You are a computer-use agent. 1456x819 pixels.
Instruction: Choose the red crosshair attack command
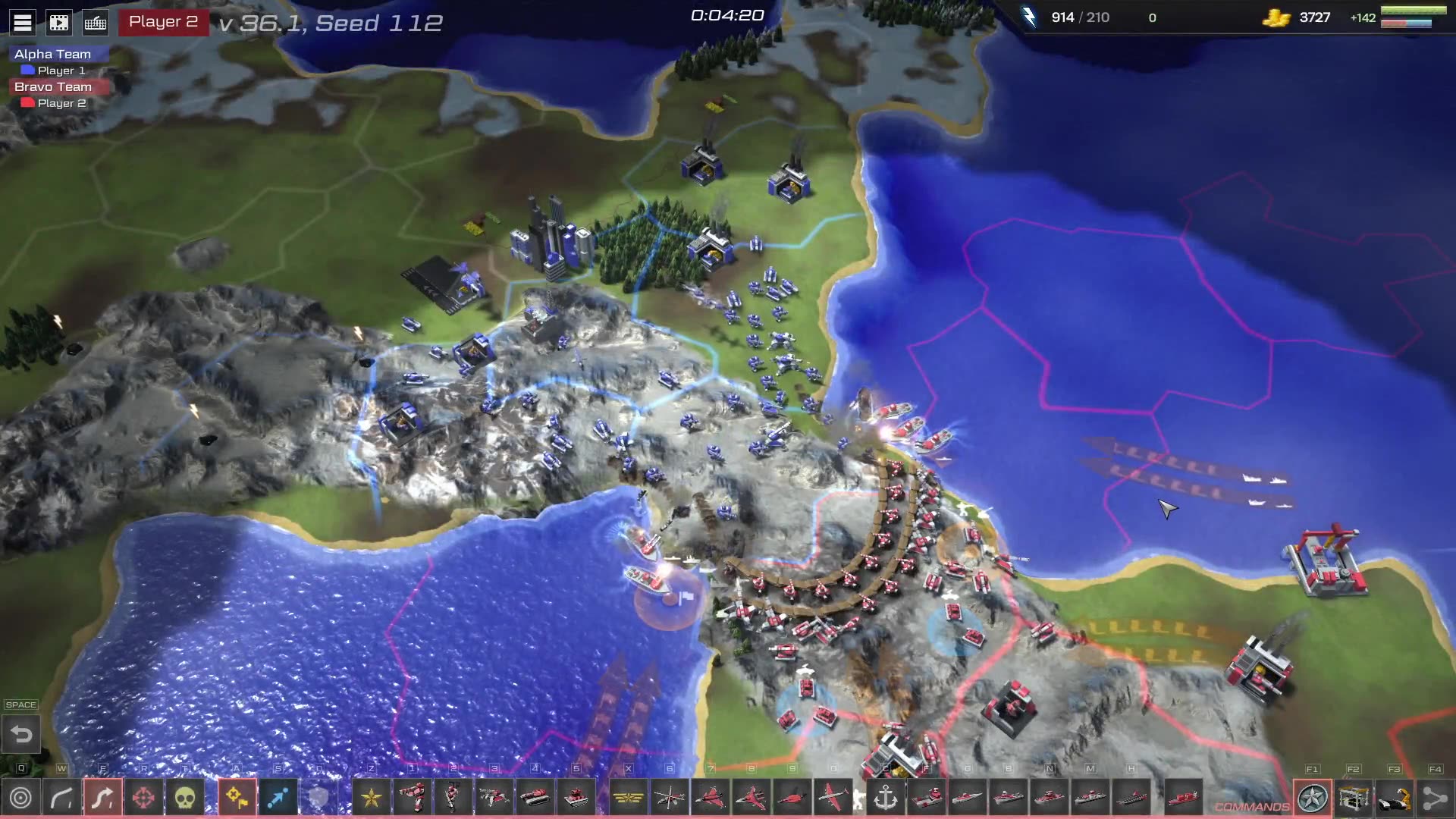pos(143,798)
